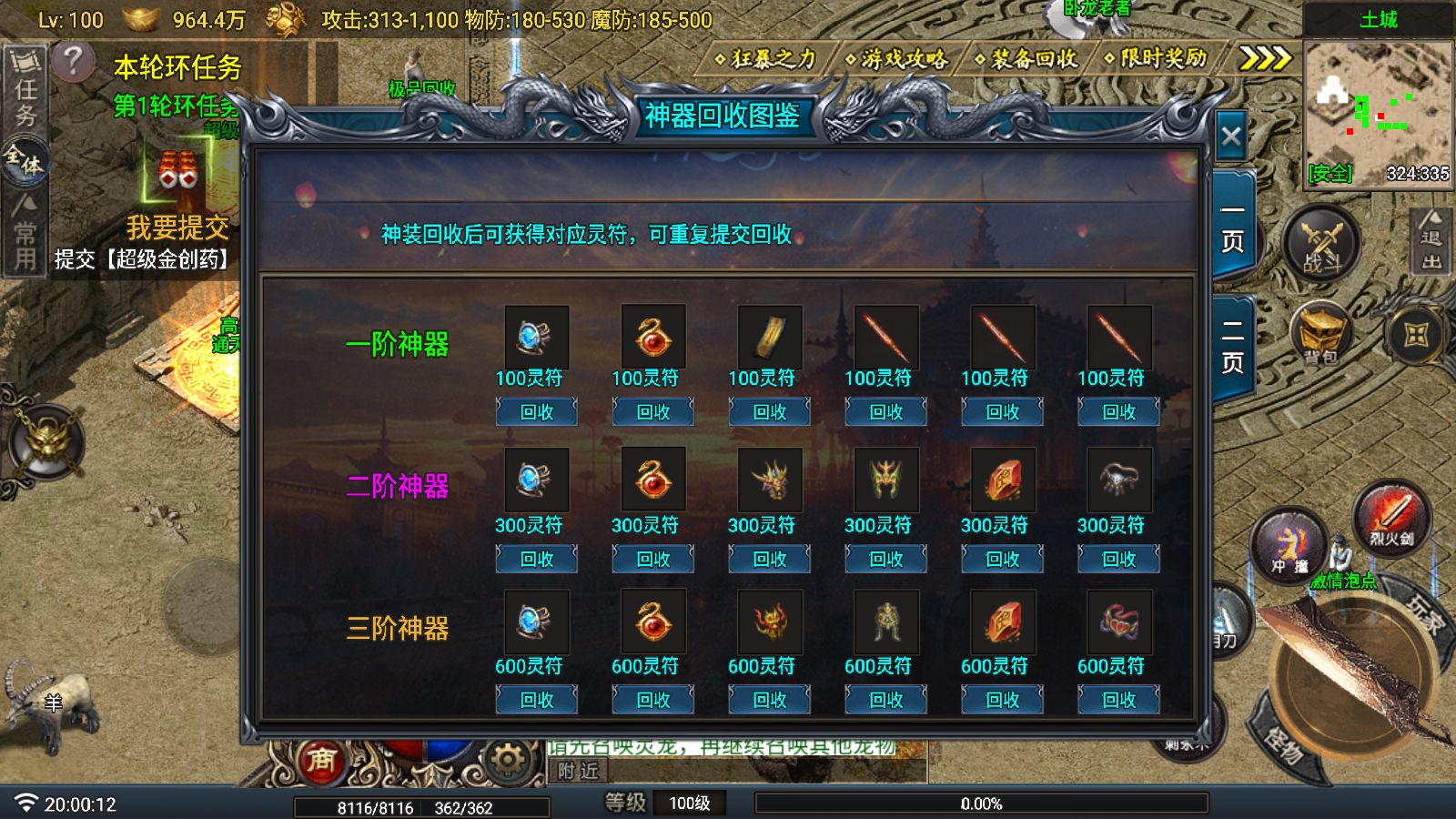
Task: Click 退出 exit button
Action: click(x=1431, y=241)
